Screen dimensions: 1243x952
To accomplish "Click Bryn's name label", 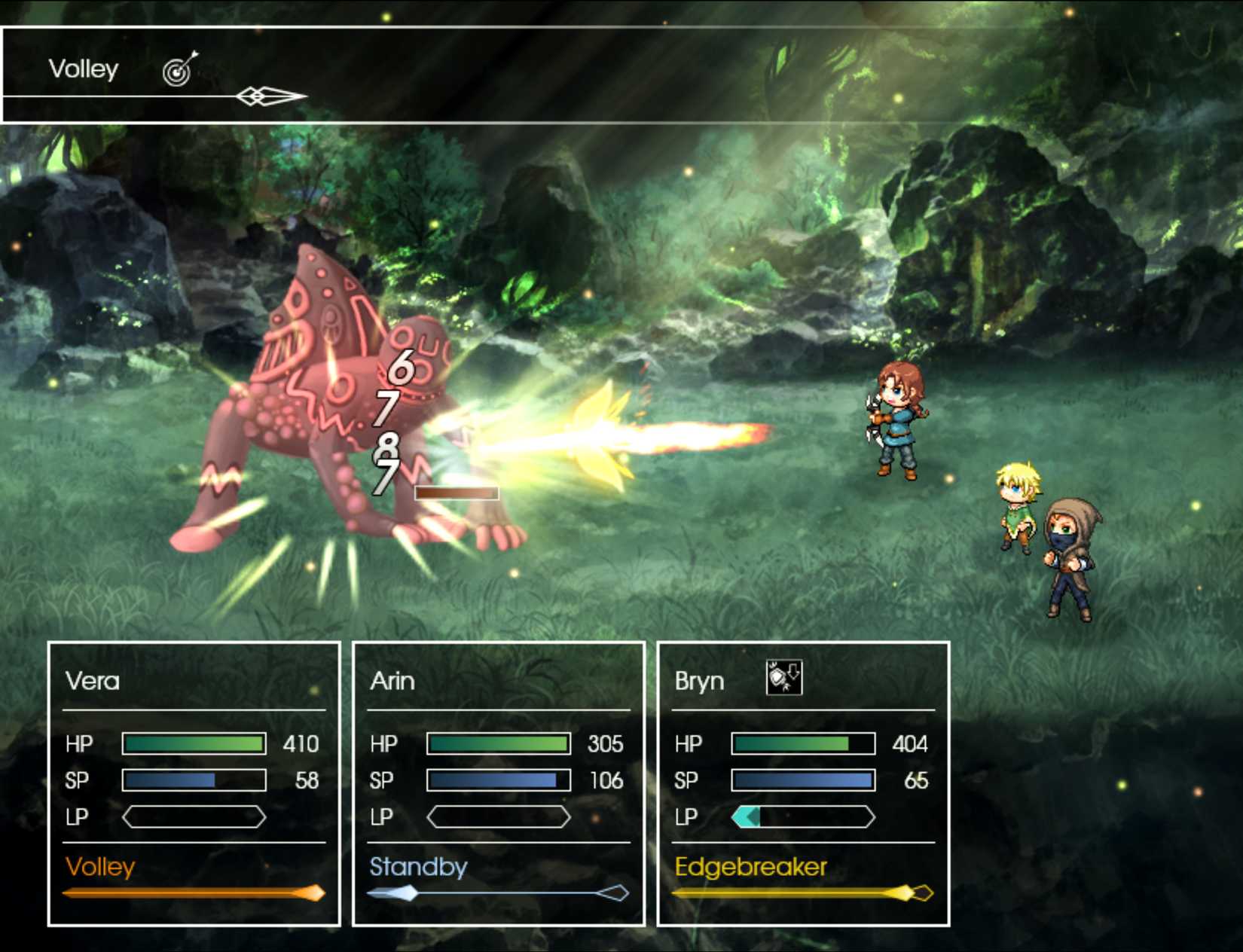I will (x=699, y=679).
